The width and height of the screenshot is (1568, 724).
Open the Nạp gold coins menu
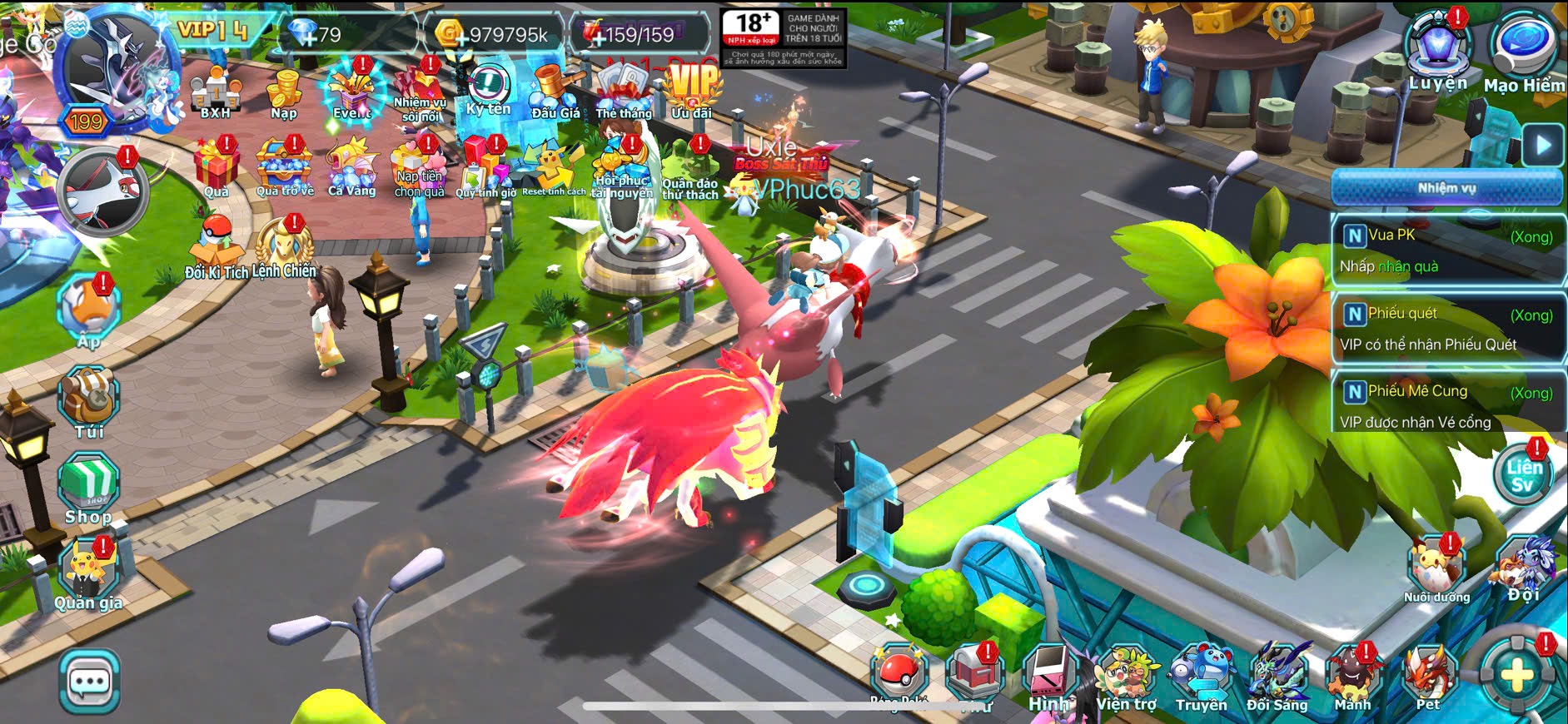pos(284,94)
